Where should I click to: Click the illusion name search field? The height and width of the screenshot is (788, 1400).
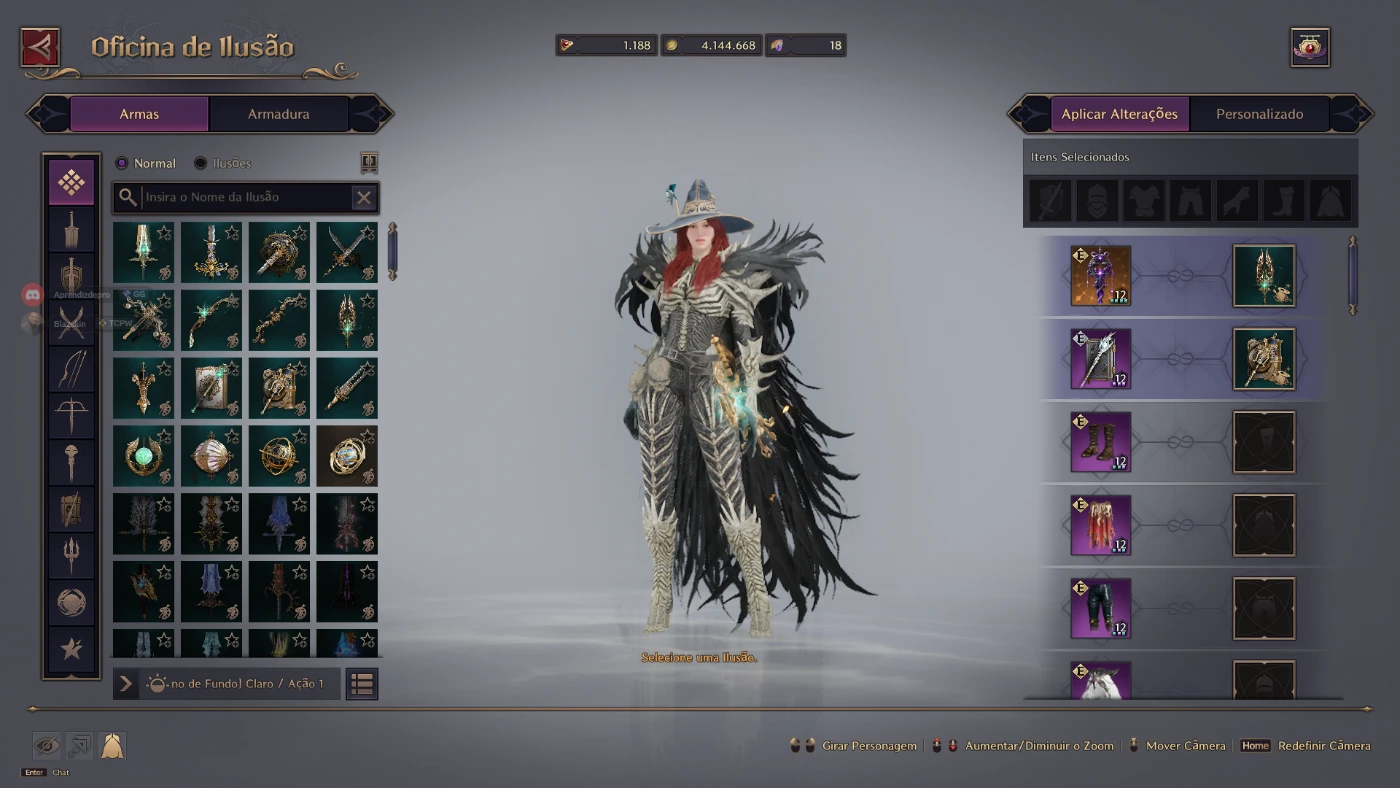pyautogui.click(x=245, y=197)
